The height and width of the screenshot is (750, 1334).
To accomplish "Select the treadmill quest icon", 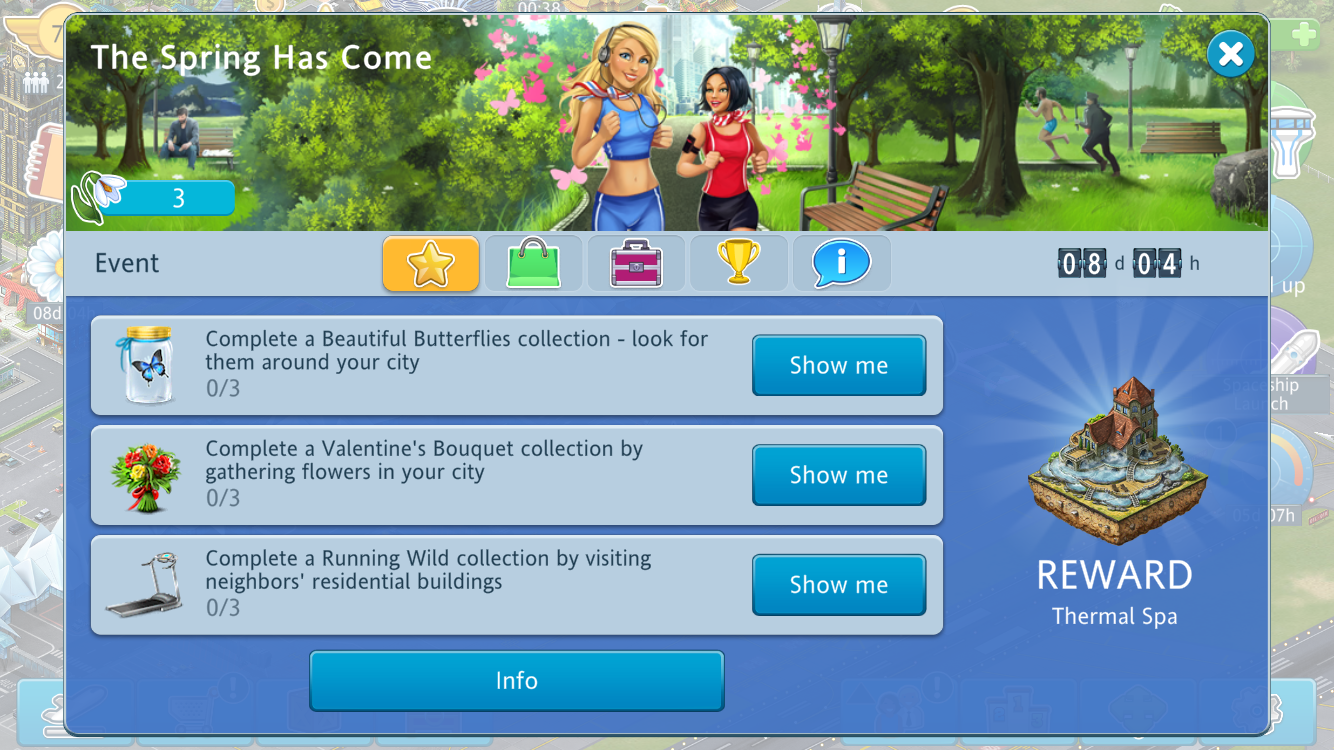I will click(x=145, y=585).
